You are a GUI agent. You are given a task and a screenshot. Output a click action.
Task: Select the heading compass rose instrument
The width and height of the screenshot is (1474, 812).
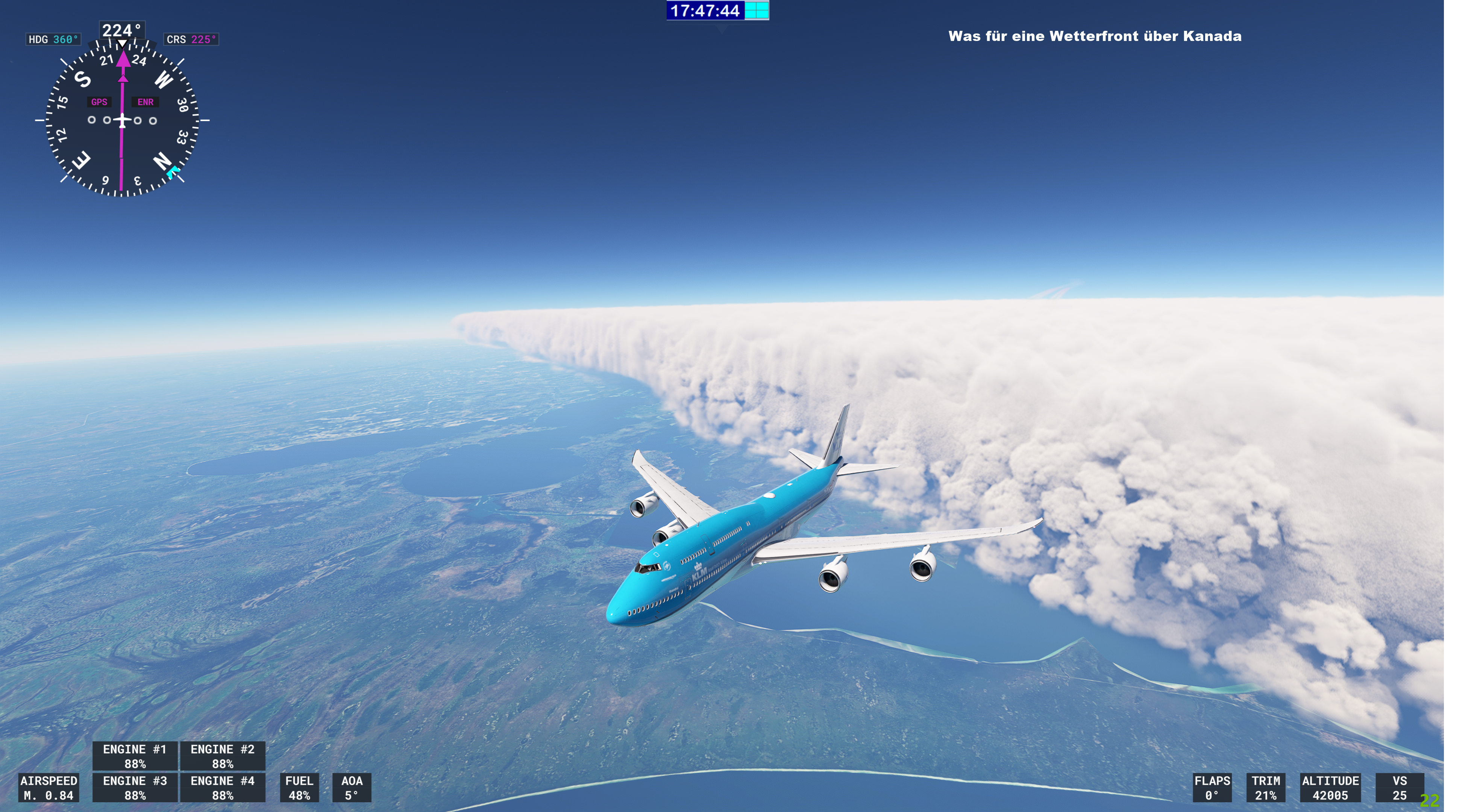pos(122,120)
